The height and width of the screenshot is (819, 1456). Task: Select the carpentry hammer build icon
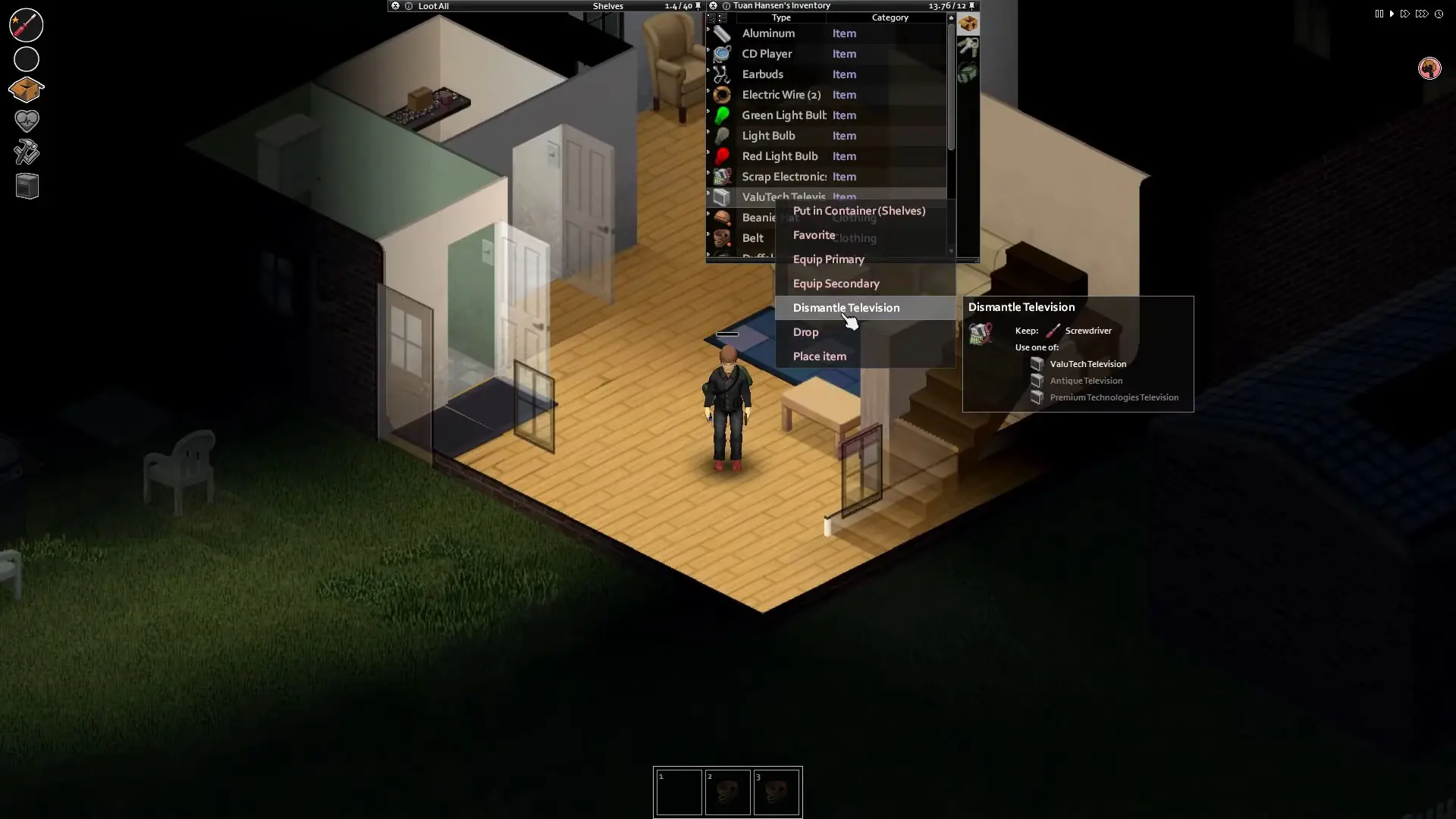[26, 152]
